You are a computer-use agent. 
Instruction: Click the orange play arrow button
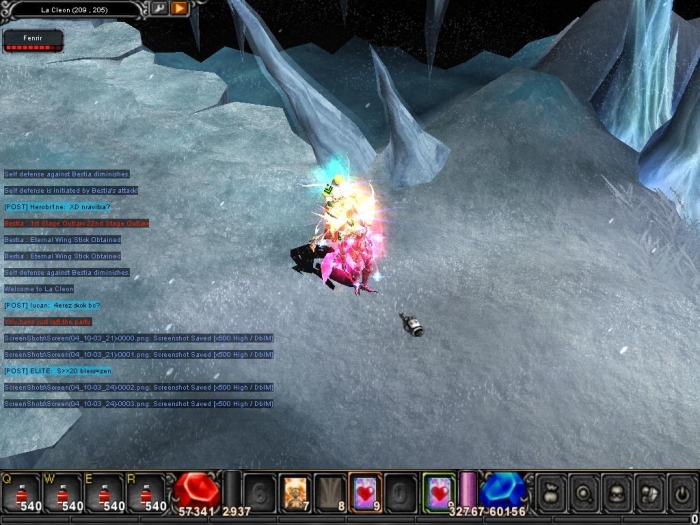click(180, 9)
